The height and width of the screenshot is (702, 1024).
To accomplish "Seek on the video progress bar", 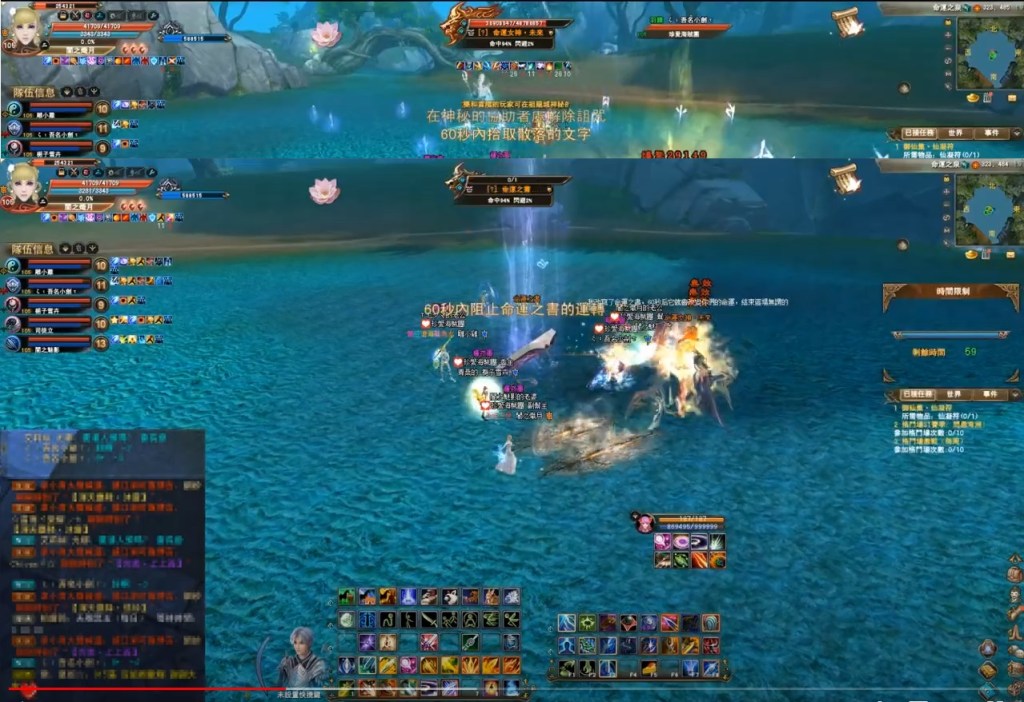I will tap(500, 688).
